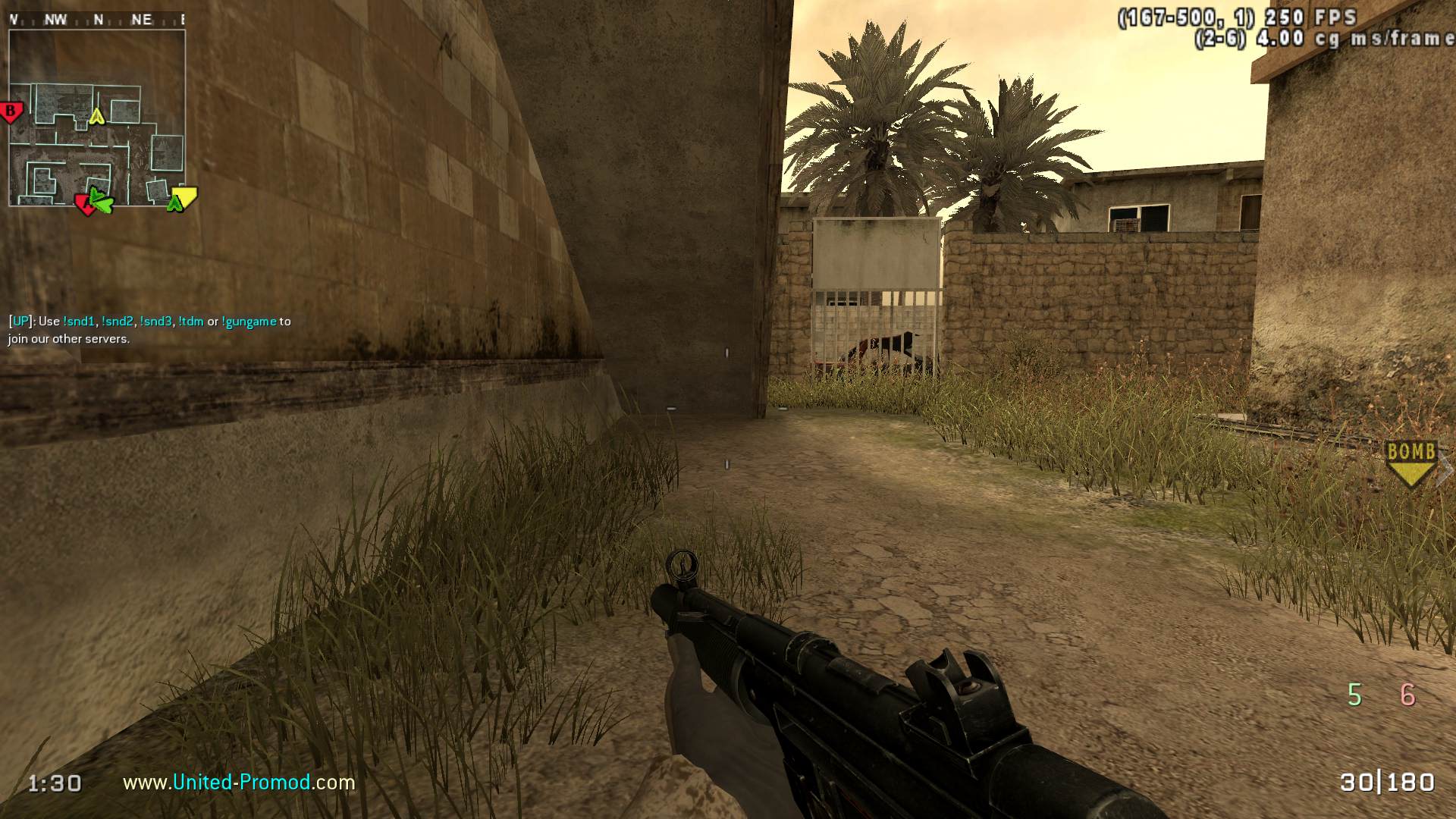Click the yellow BOMB objective indicator
This screenshot has height=819, width=1456.
pyautogui.click(x=1410, y=463)
